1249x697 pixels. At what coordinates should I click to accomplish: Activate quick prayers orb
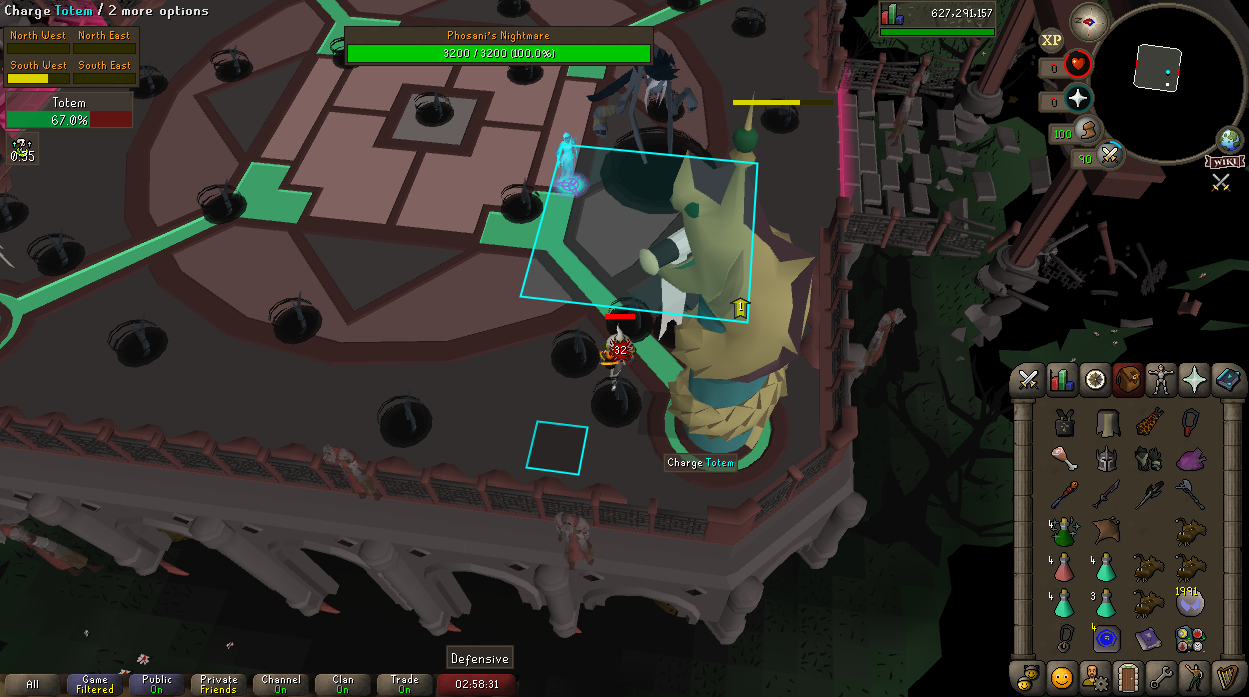[x=1078, y=99]
